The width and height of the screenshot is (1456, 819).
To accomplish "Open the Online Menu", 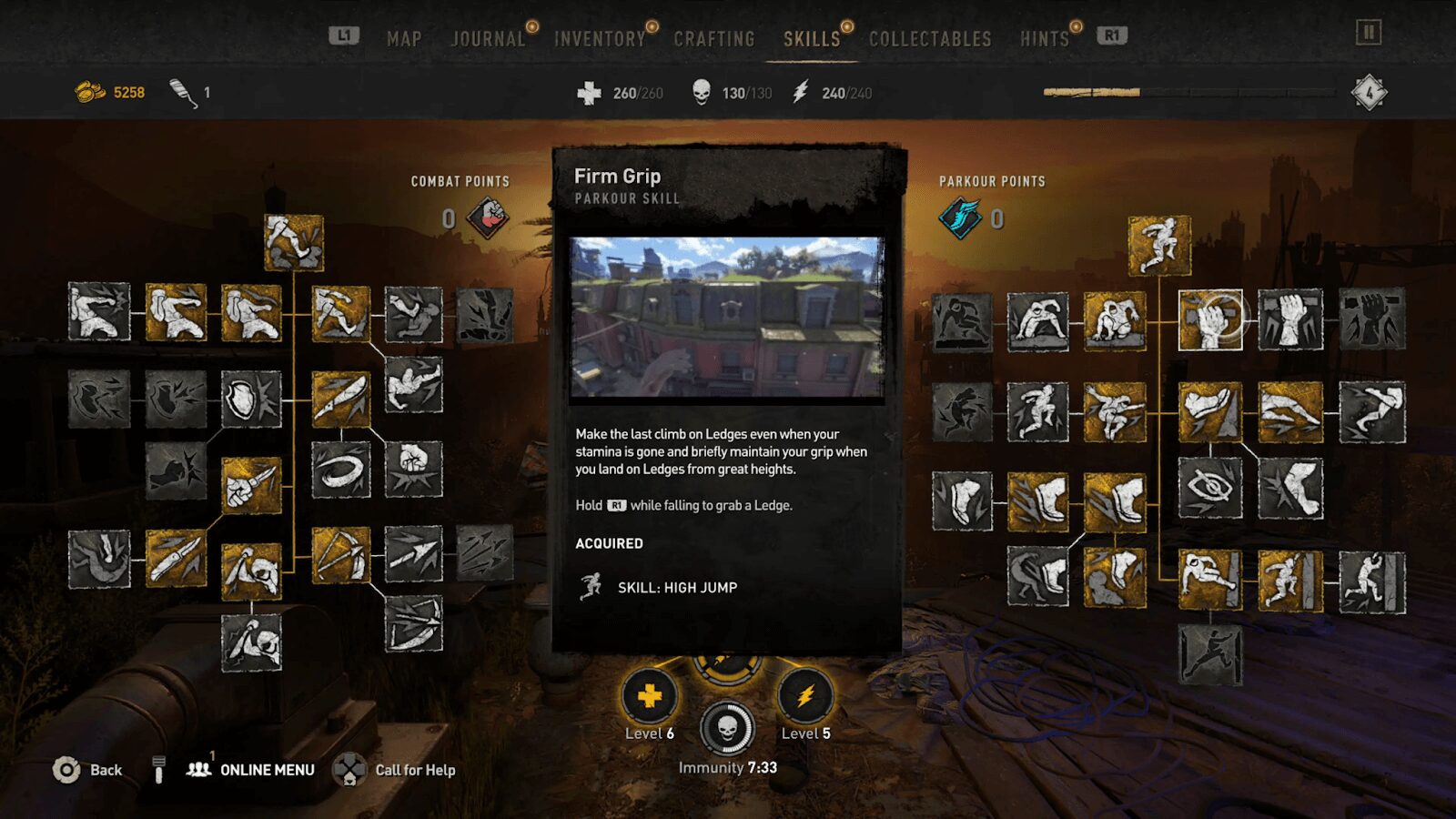I will coord(251,770).
